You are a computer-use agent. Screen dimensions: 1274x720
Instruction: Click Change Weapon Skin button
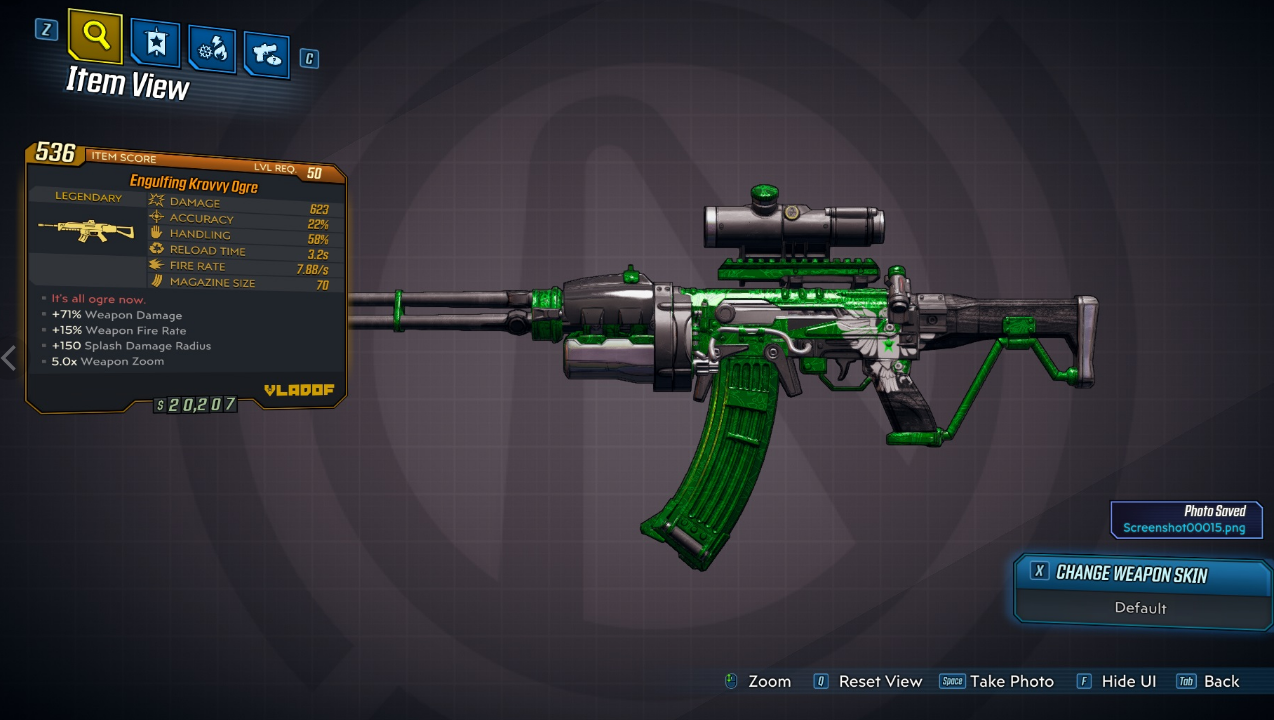[1130, 574]
